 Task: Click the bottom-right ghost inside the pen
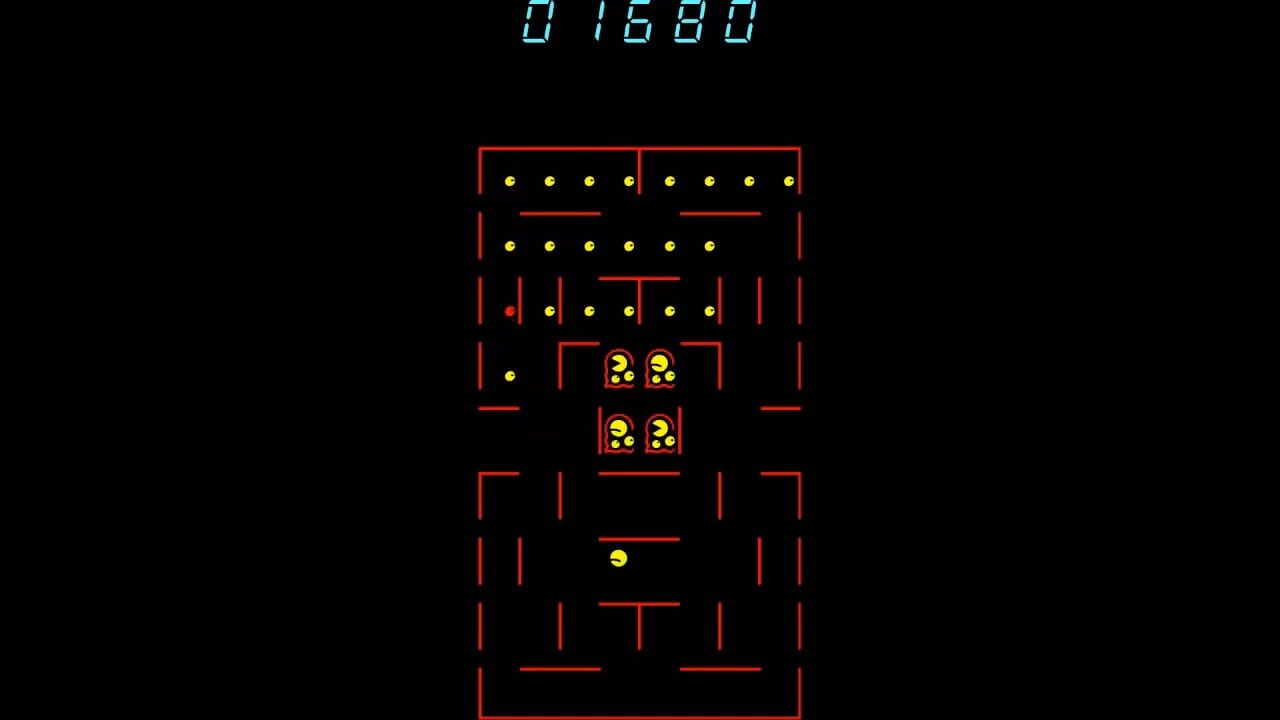click(662, 431)
